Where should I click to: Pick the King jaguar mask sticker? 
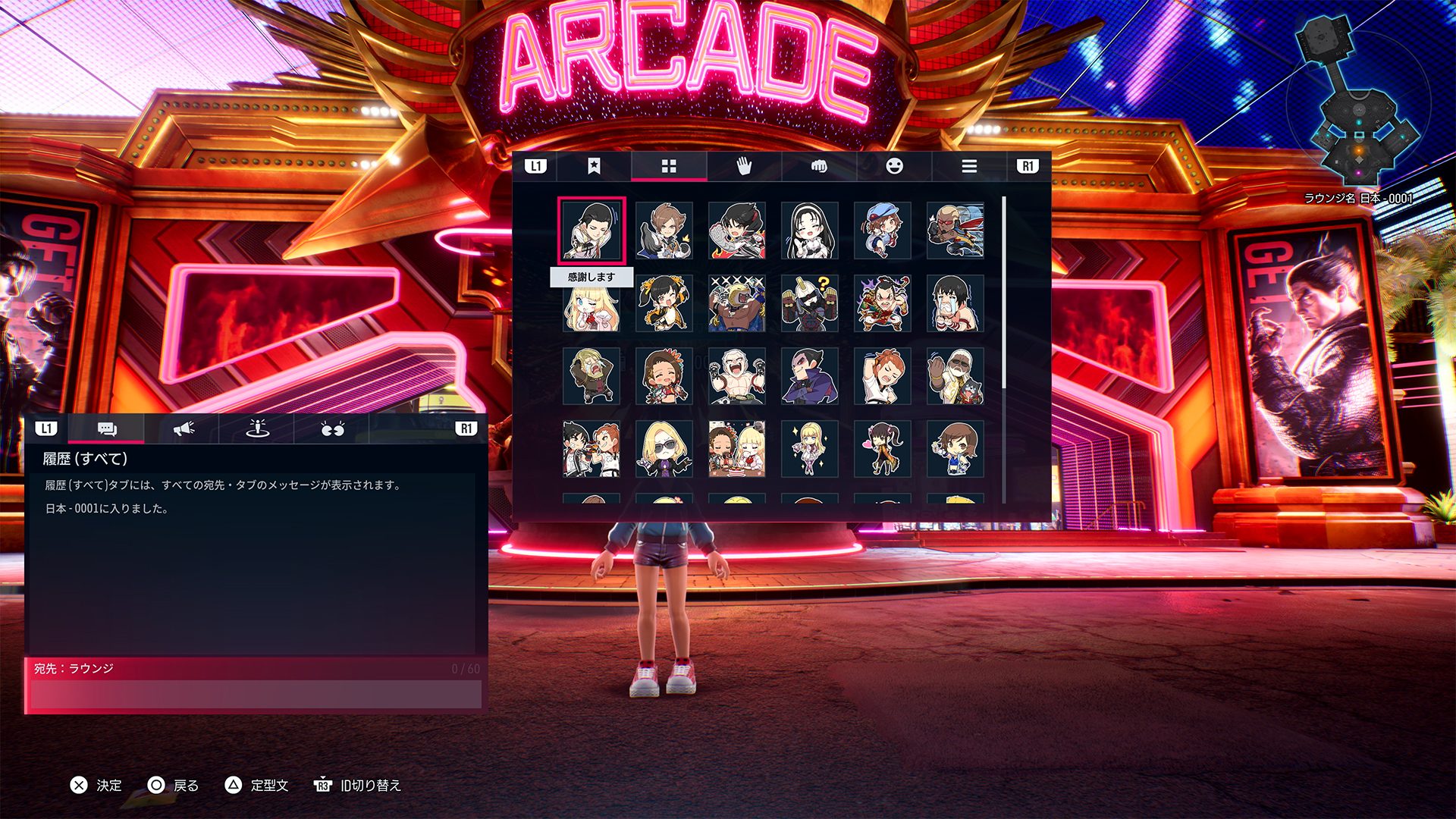[x=737, y=303]
